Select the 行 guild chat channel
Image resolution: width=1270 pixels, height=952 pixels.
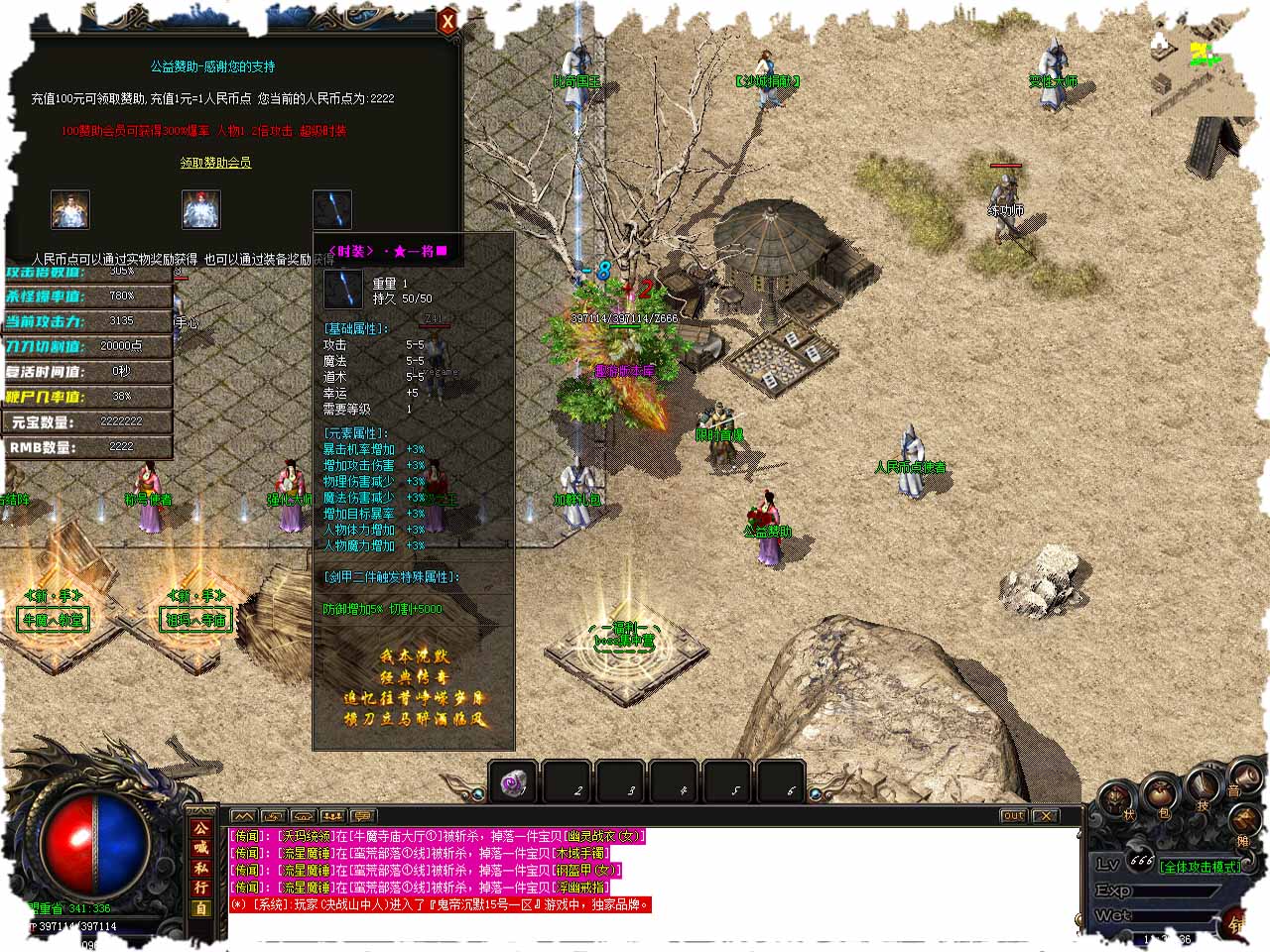click(x=201, y=888)
